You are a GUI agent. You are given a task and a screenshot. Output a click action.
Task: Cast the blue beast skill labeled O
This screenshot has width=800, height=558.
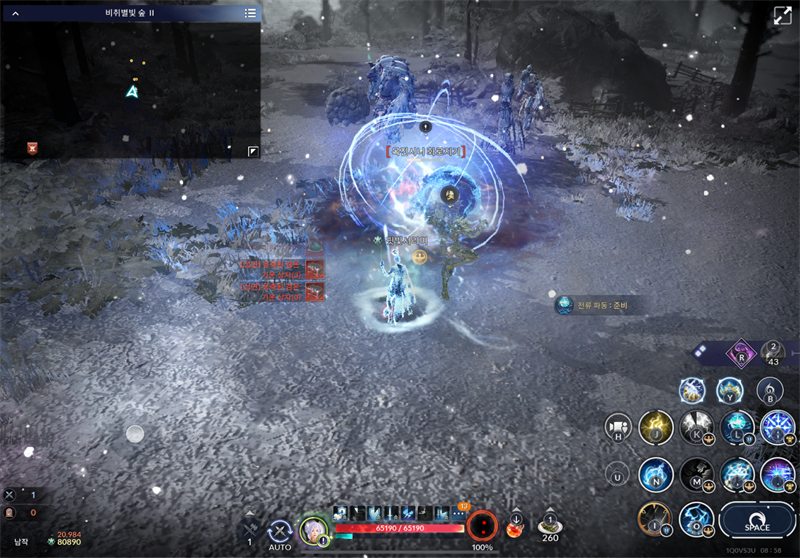(x=696, y=519)
